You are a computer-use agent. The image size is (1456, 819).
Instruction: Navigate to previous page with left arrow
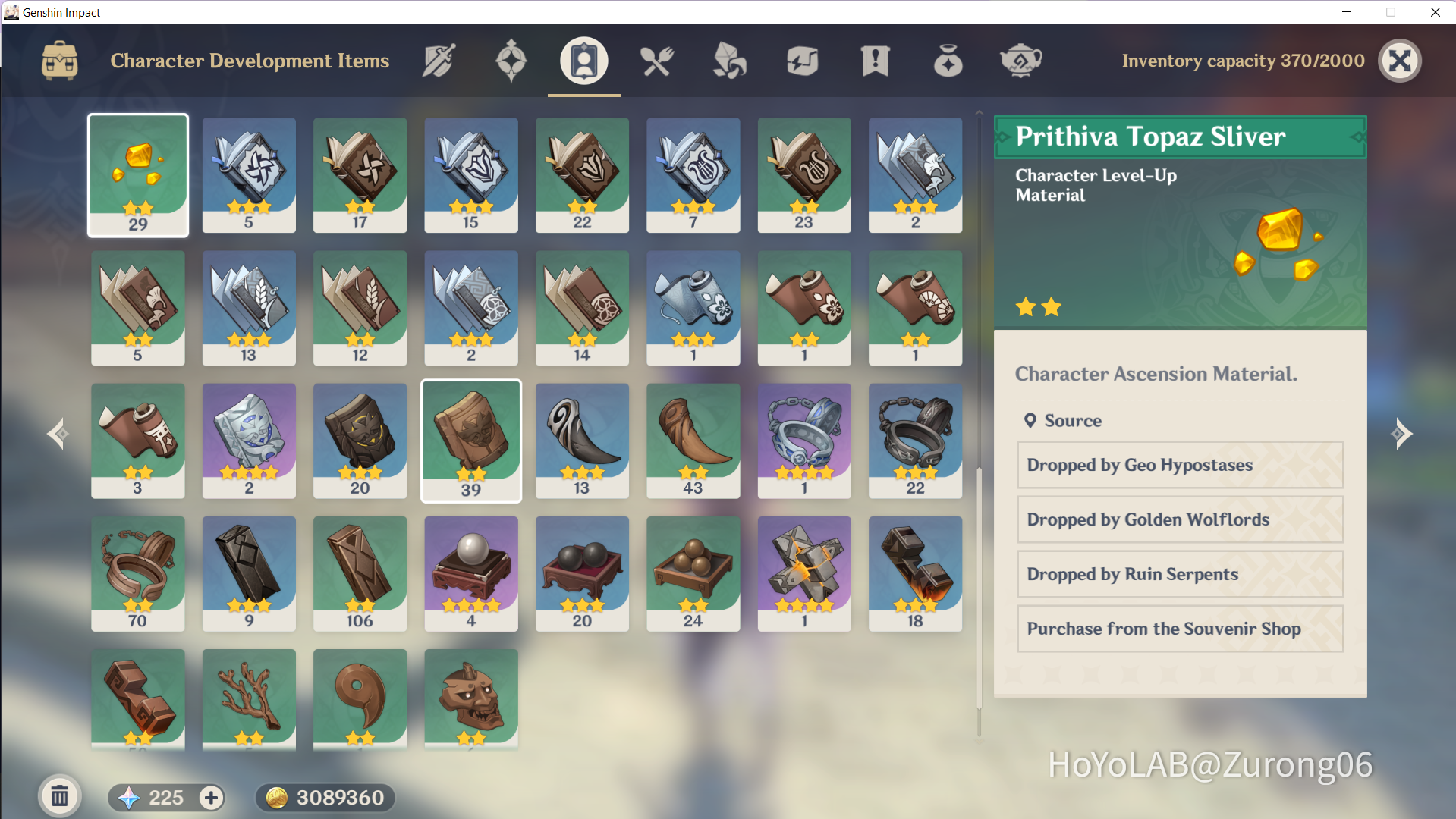(57, 433)
